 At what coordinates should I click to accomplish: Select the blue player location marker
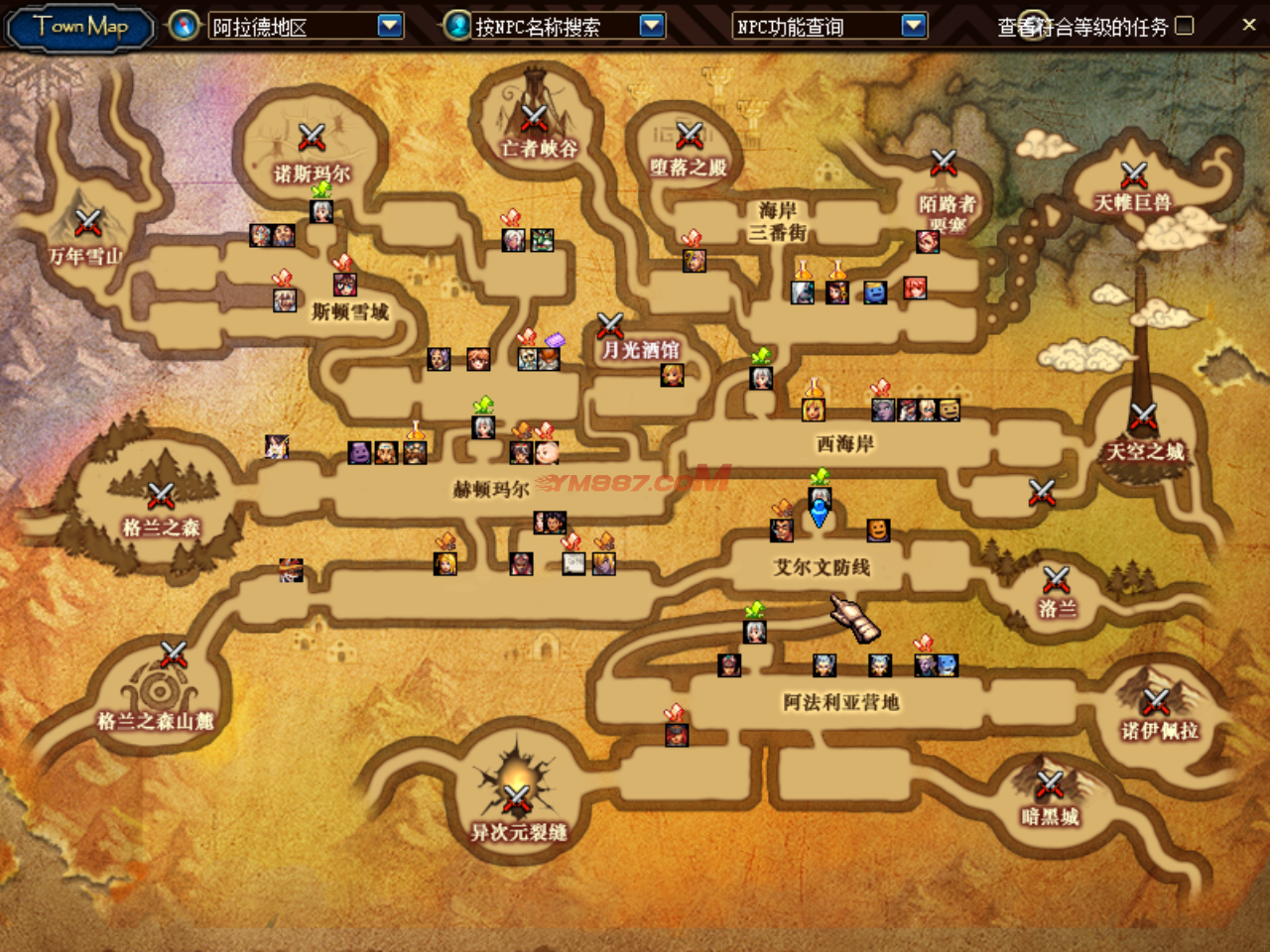(x=820, y=514)
